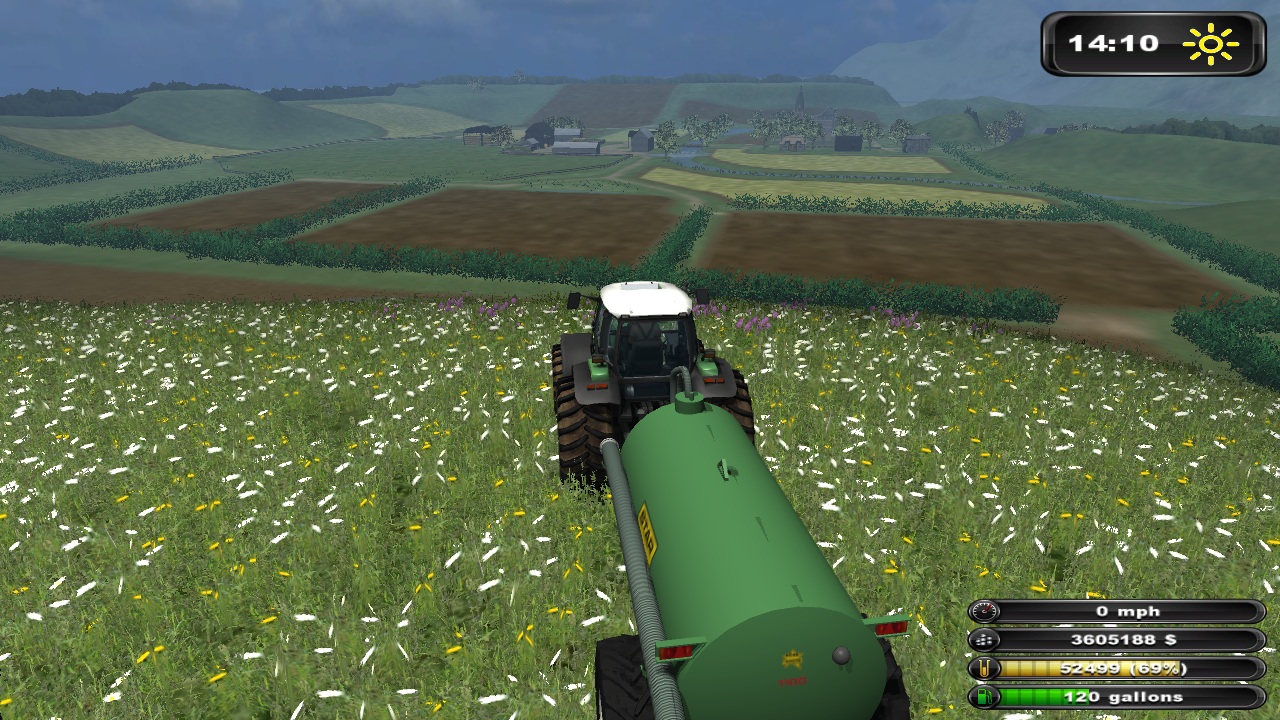The height and width of the screenshot is (720, 1280).
Task: Expand the clock and weather panel
Action: click(1155, 43)
